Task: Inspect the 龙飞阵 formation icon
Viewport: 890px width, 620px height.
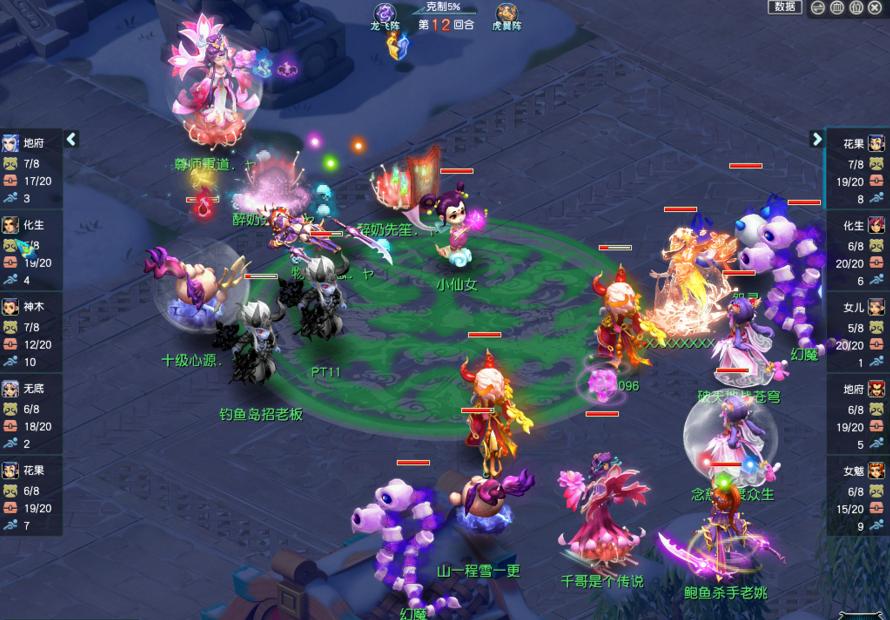Action: (x=386, y=13)
